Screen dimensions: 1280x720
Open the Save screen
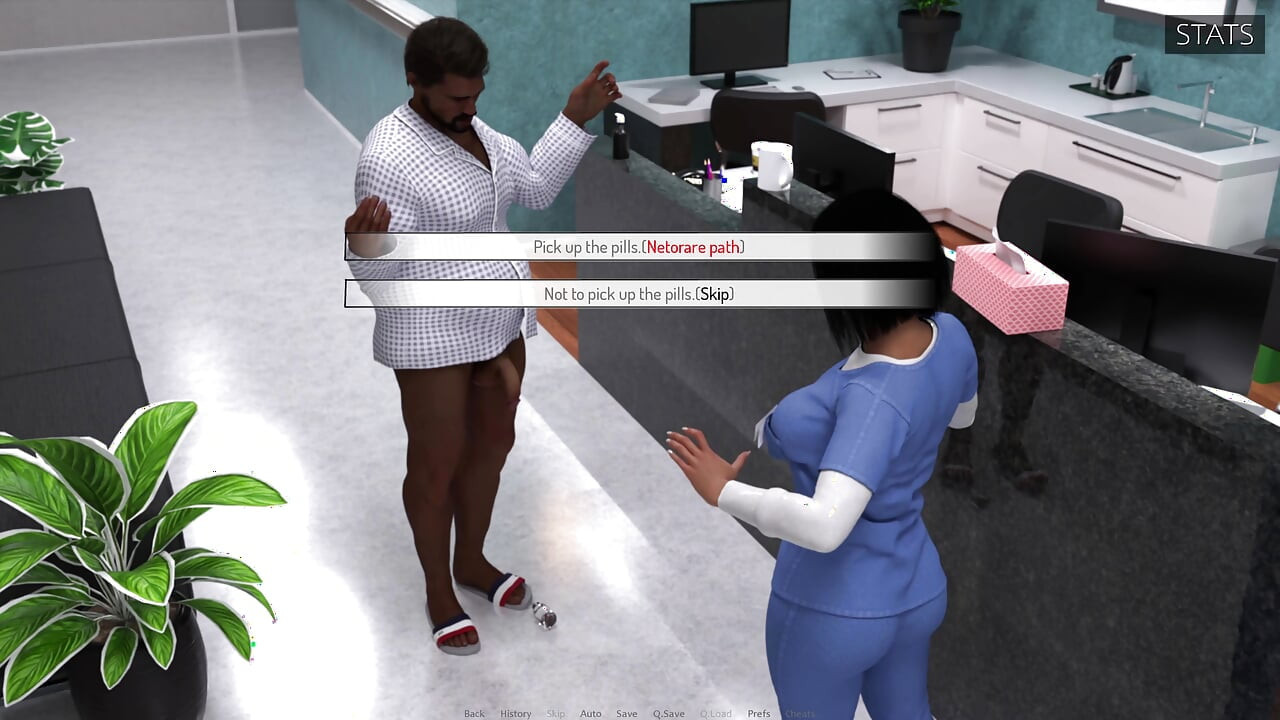click(x=627, y=713)
